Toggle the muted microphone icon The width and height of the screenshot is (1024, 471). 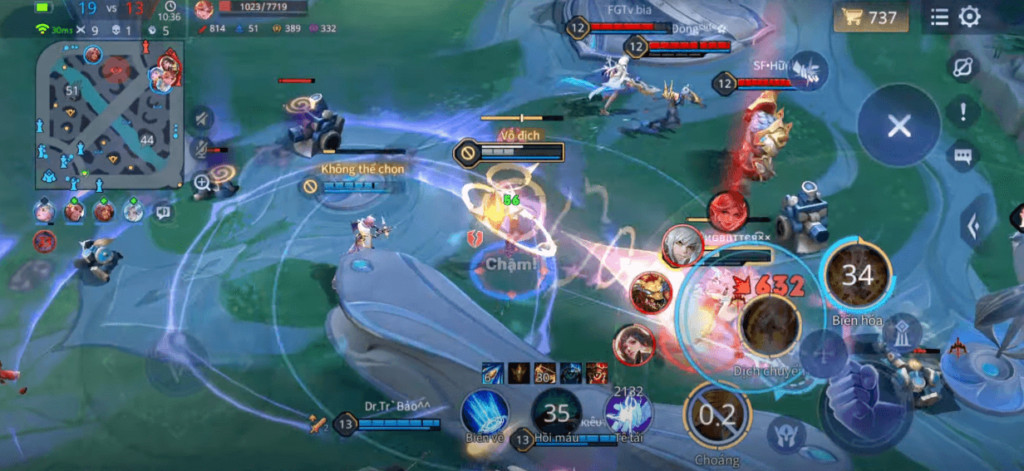pyautogui.click(x=202, y=150)
